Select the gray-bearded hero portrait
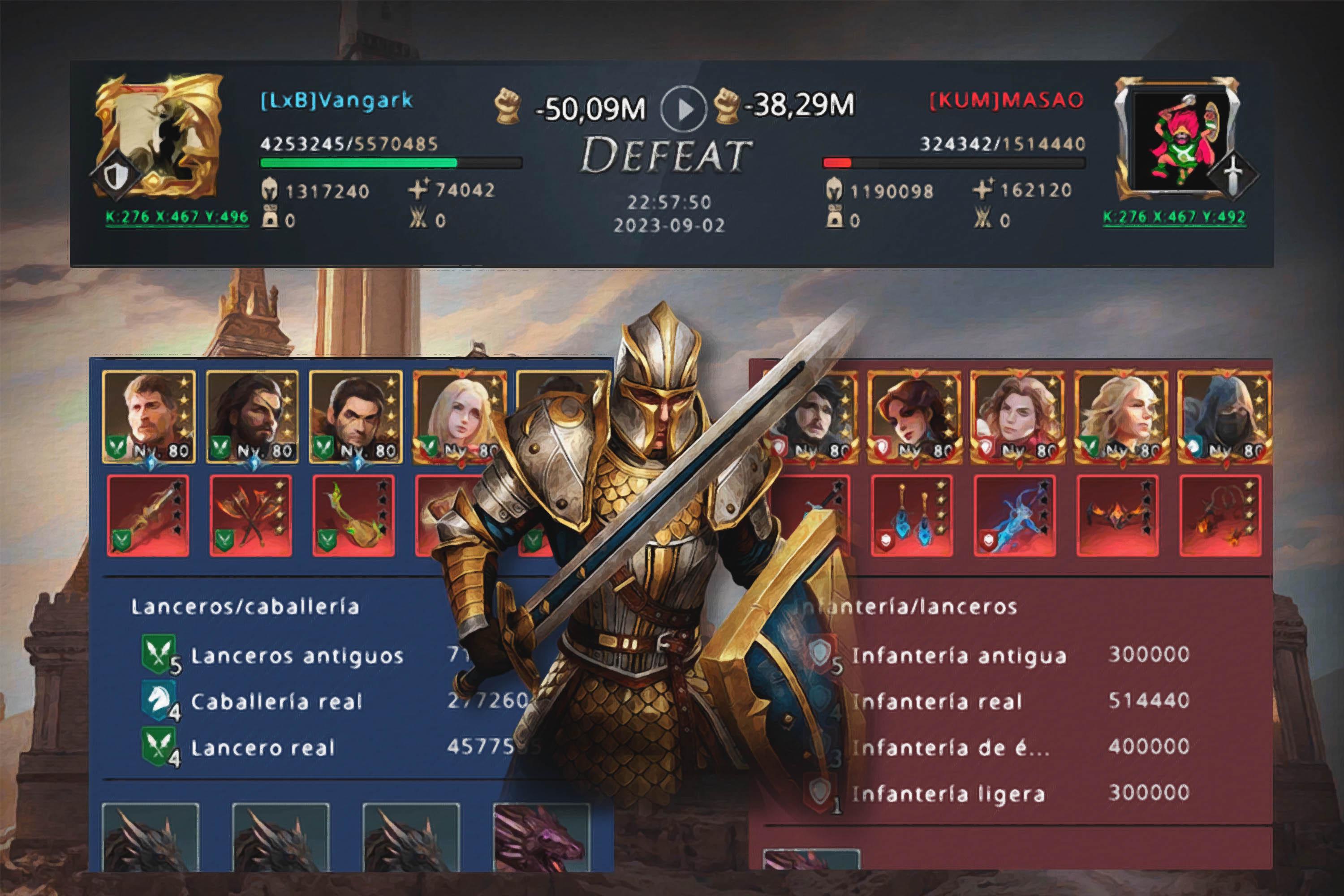 pyautogui.click(x=149, y=415)
